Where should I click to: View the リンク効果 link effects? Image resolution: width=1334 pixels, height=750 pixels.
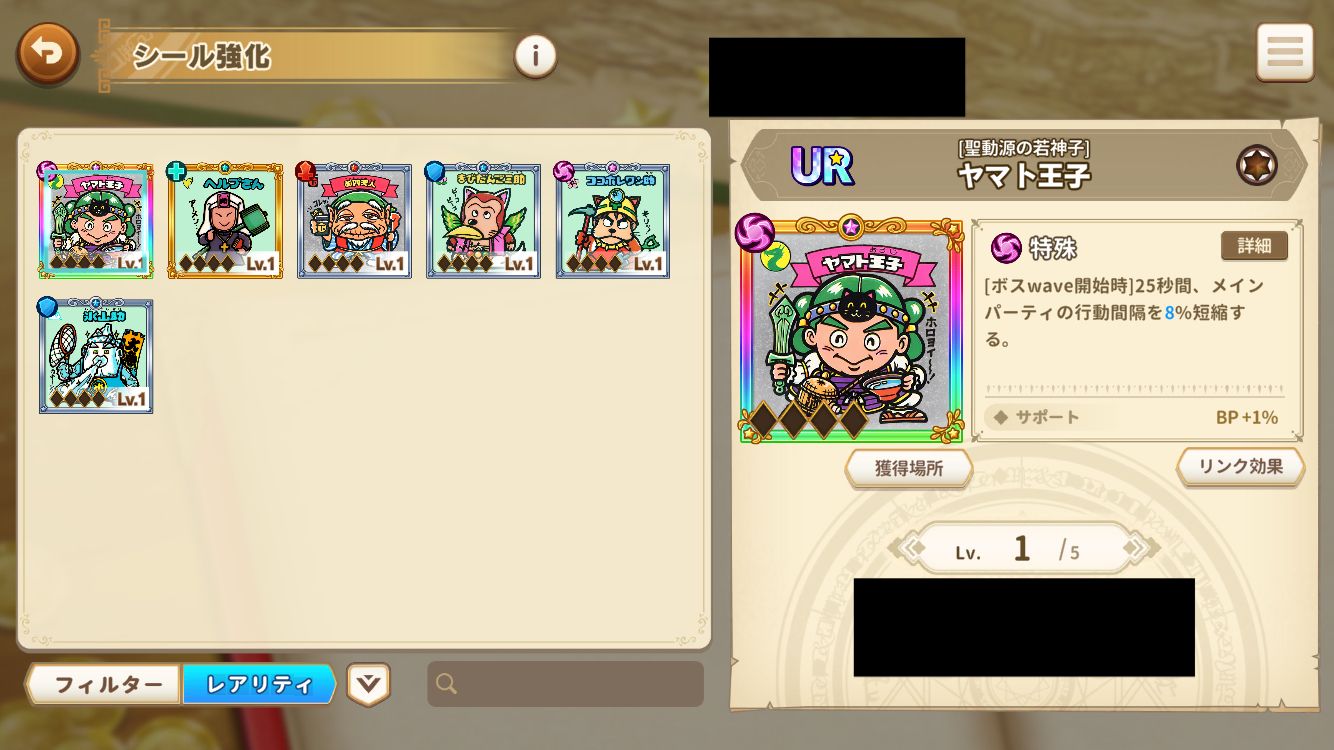click(x=1240, y=466)
